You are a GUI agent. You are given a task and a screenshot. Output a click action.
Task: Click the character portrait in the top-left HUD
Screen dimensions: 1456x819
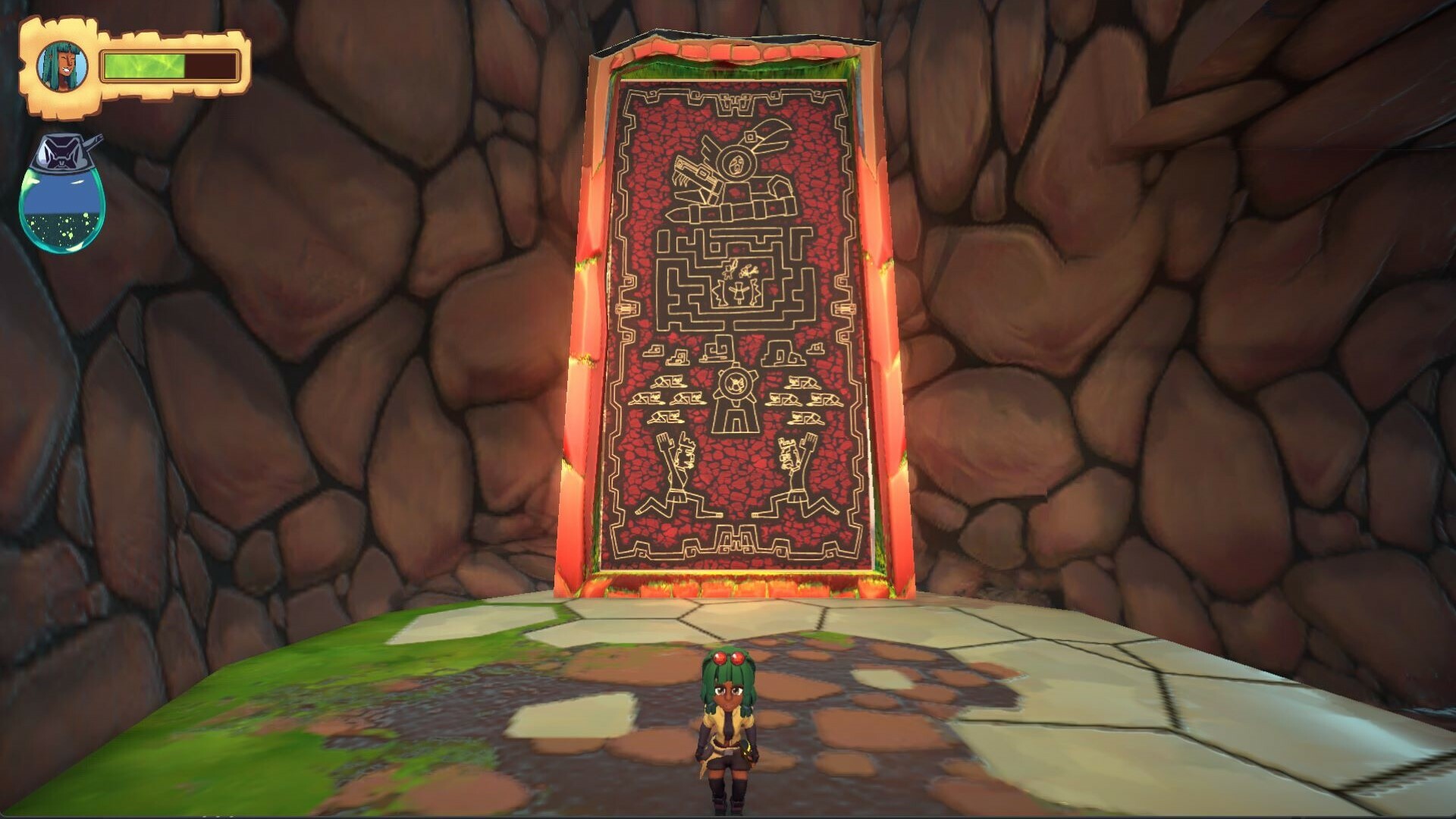pyautogui.click(x=62, y=64)
